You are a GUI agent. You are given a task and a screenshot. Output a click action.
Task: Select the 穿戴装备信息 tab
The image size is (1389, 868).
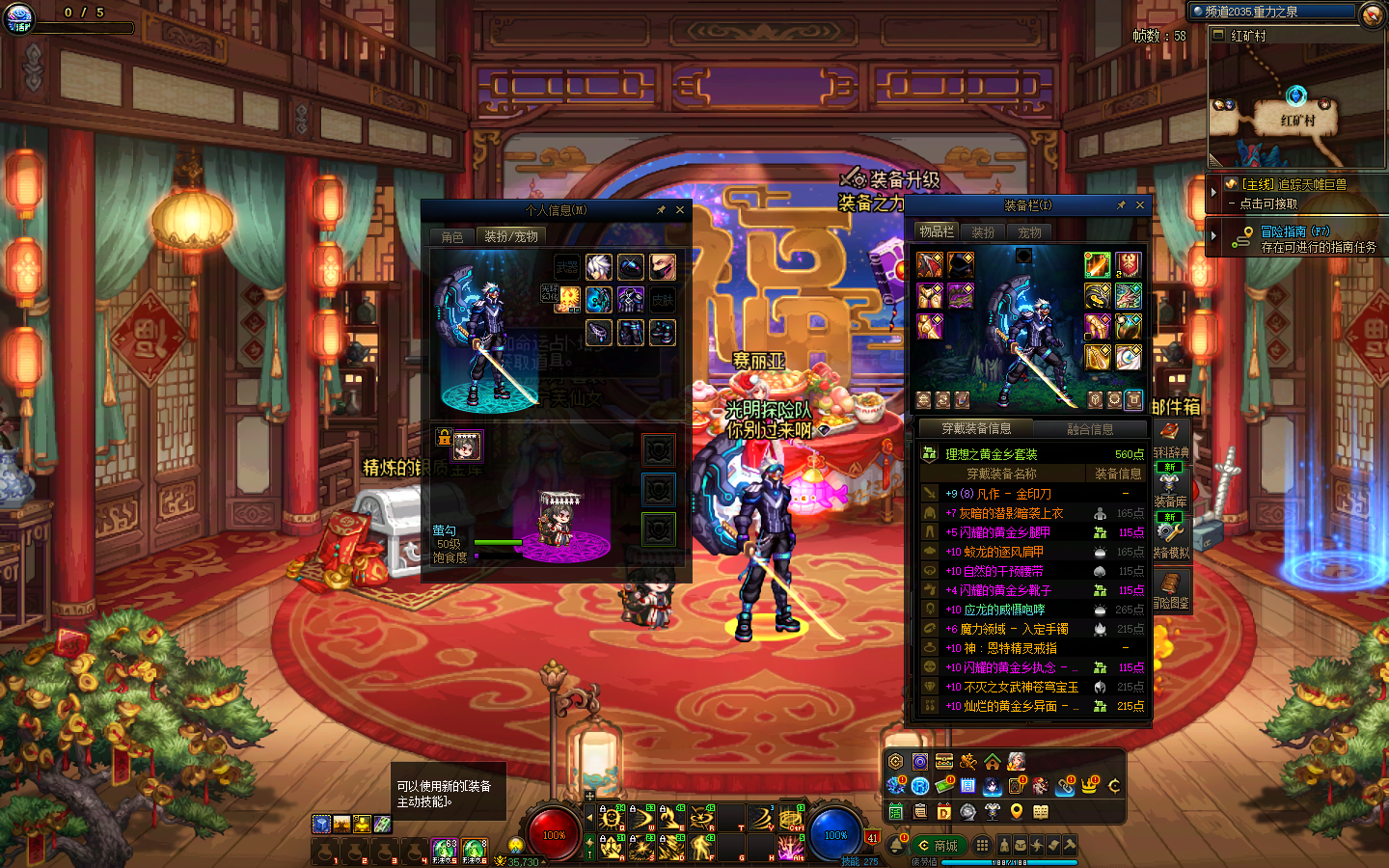coord(976,428)
